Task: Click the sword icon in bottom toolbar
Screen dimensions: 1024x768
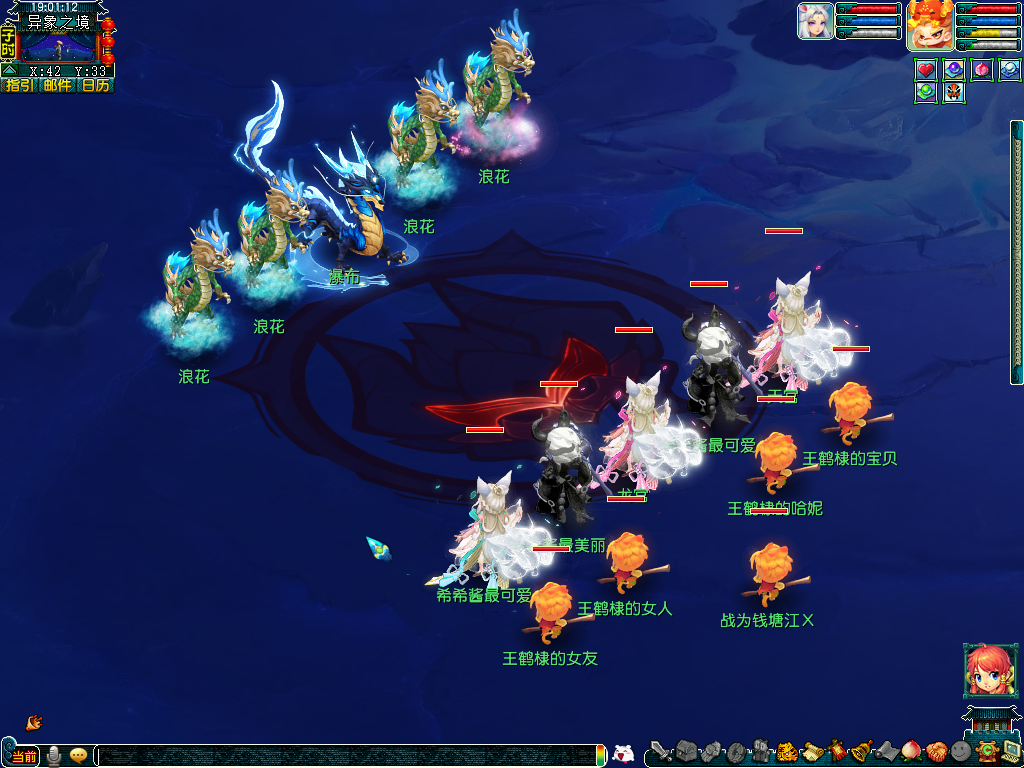Action: [x=661, y=751]
